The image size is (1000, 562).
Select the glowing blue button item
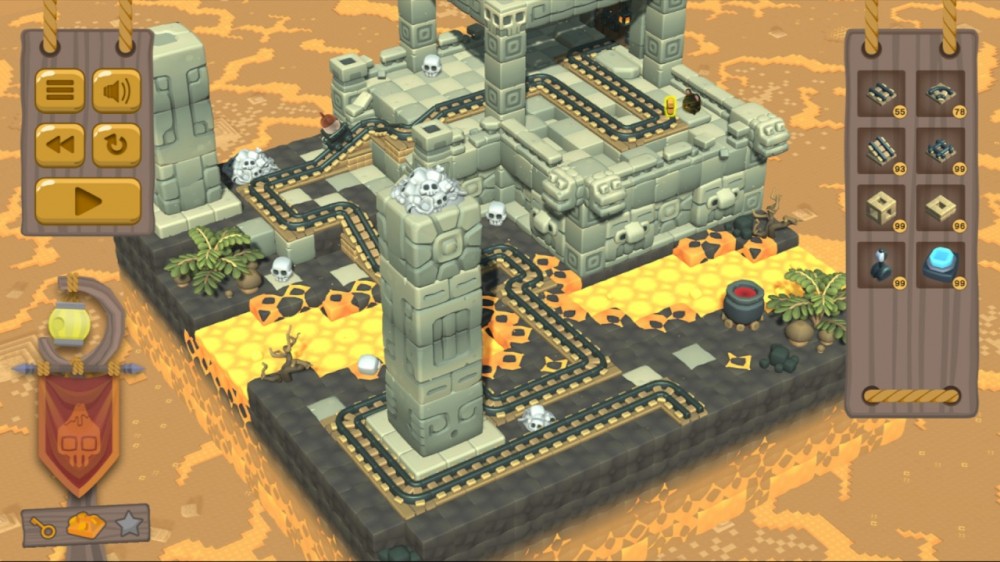pos(940,265)
